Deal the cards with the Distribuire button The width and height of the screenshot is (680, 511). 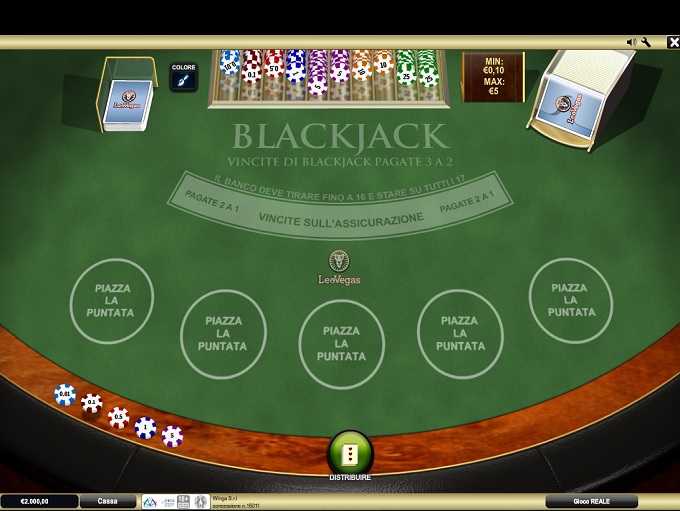(x=350, y=453)
